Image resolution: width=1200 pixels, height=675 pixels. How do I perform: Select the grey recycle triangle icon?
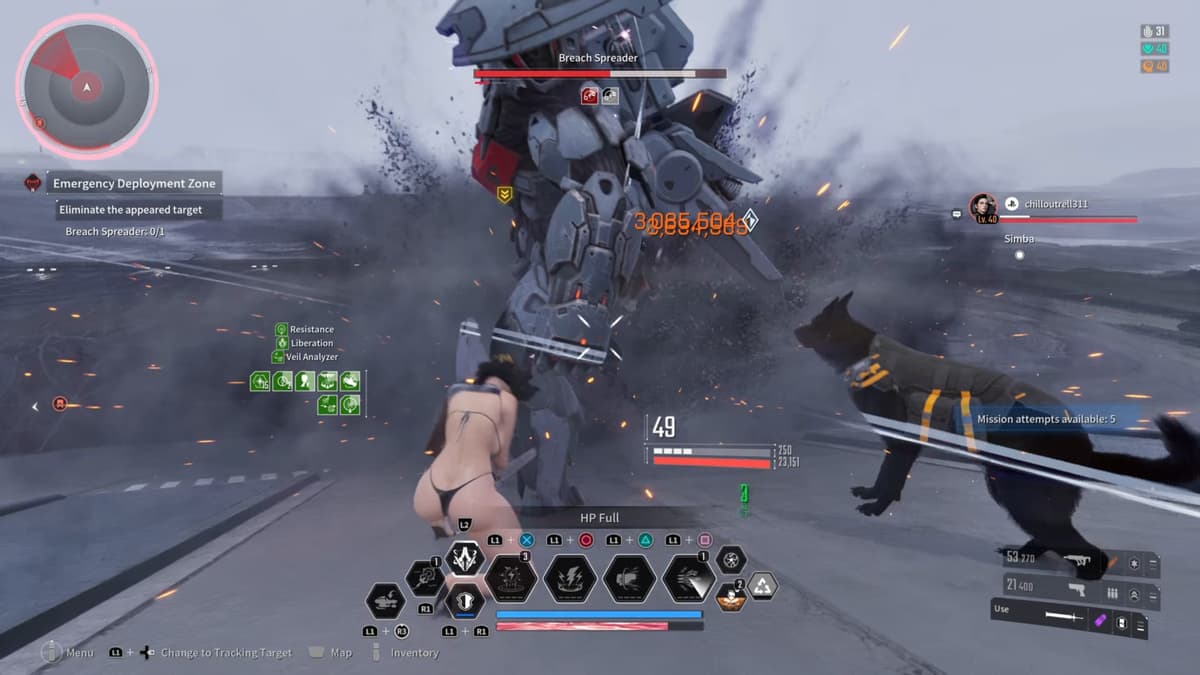(763, 586)
